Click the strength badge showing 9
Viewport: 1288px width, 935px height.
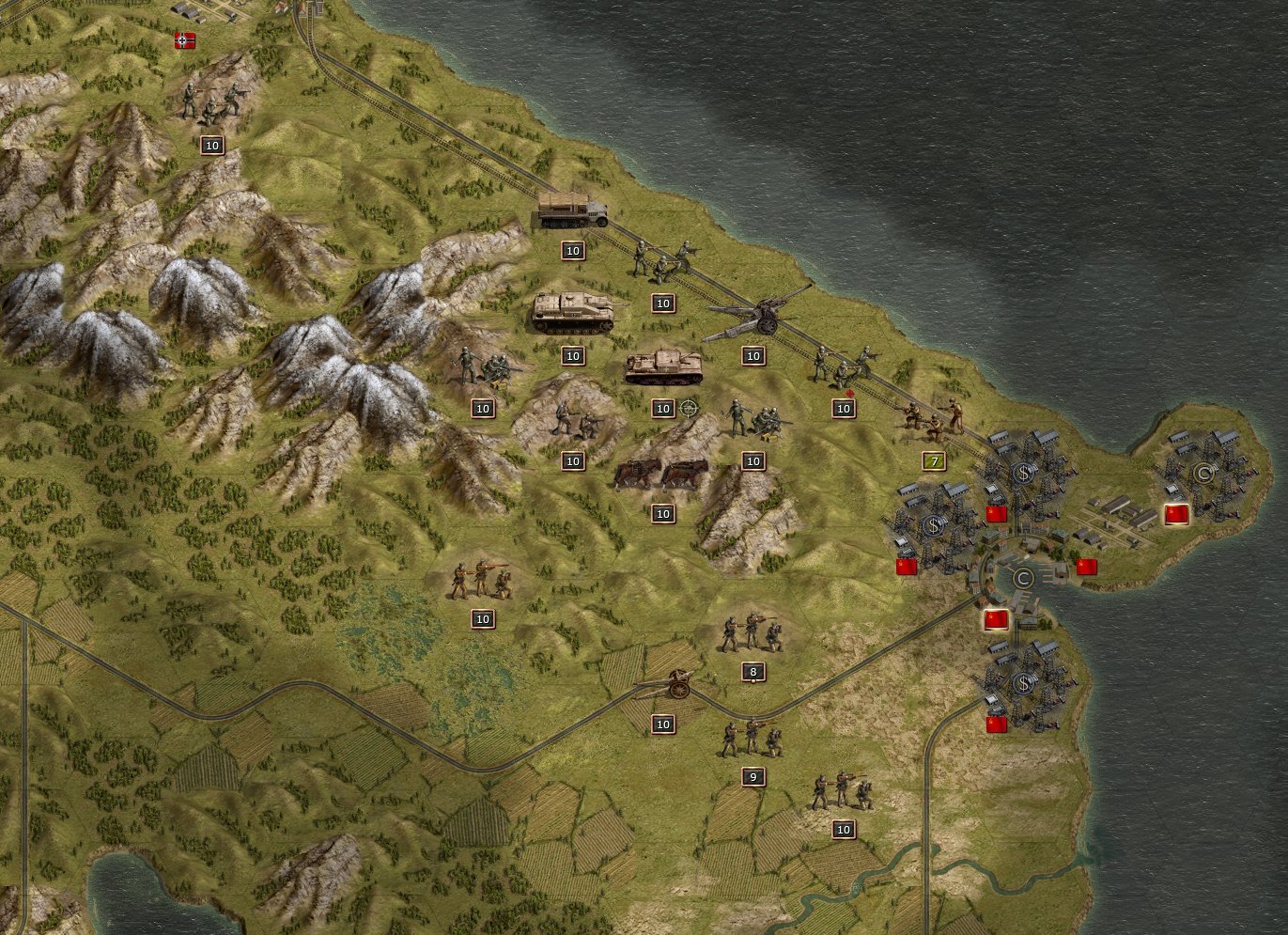pos(752,776)
